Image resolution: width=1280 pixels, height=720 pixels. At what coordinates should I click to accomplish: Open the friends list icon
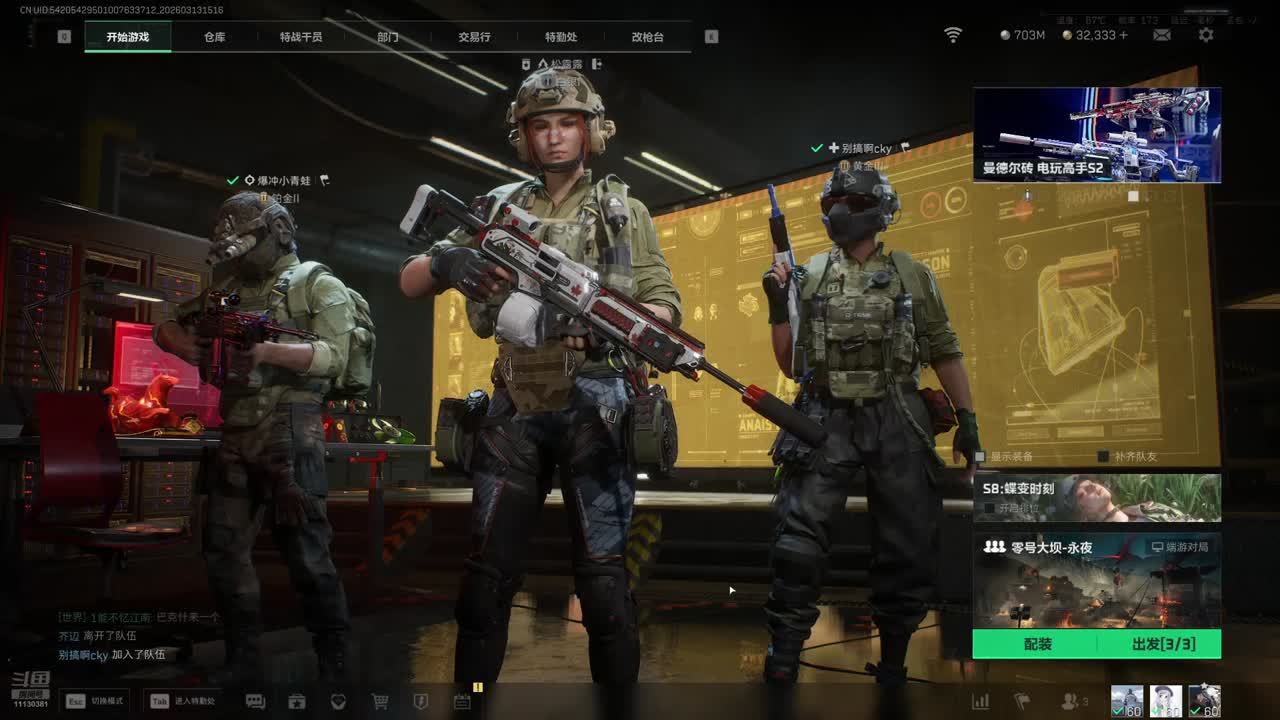pos(1071,702)
